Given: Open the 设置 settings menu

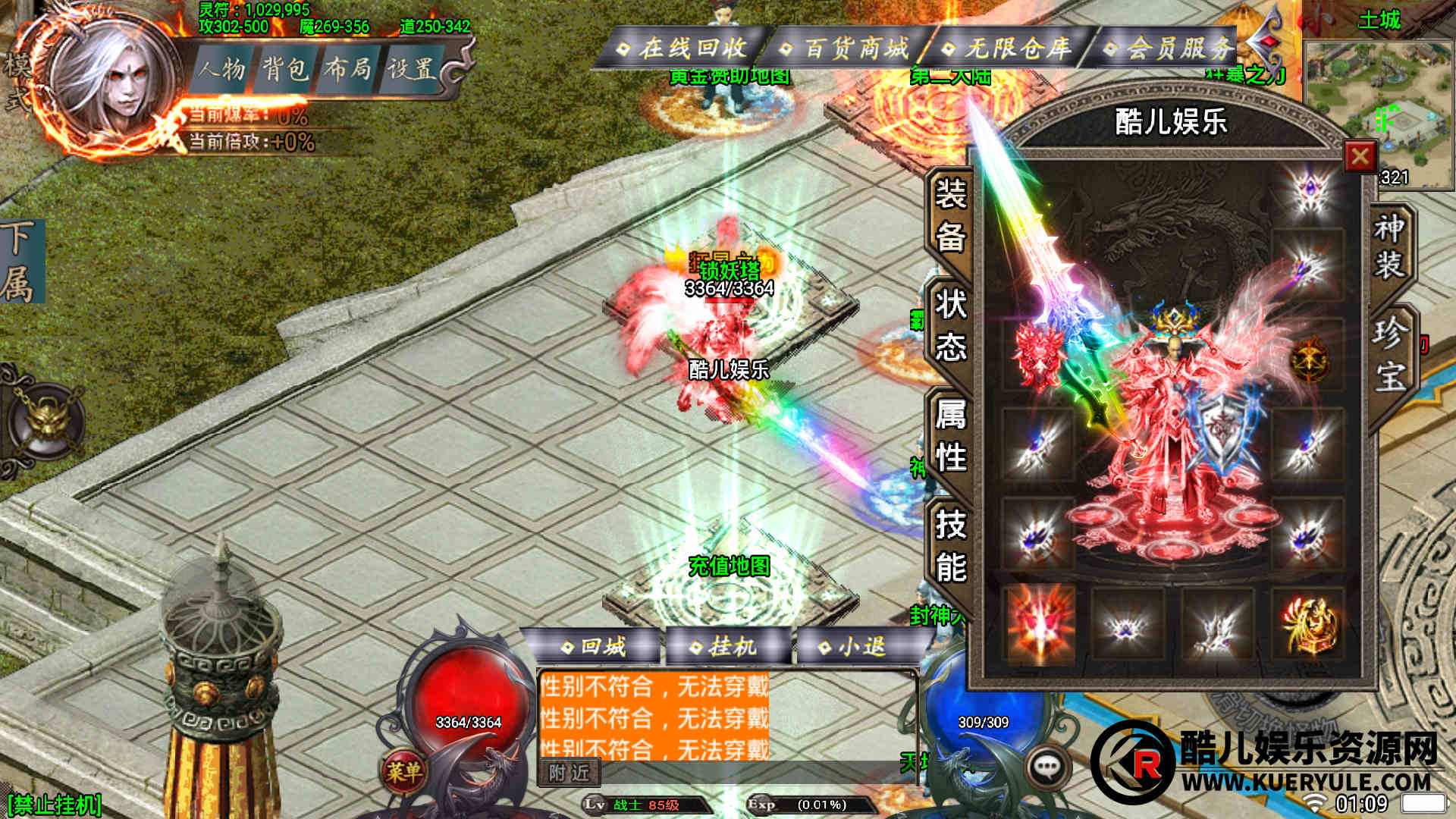Looking at the screenshot, I should (x=410, y=70).
